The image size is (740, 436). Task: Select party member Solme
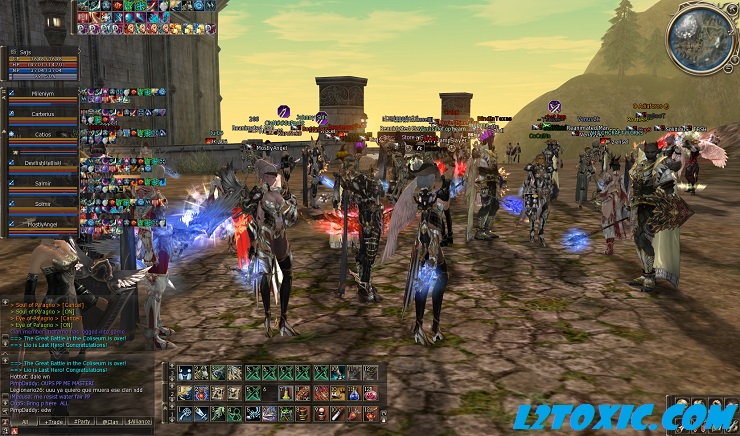[42, 203]
